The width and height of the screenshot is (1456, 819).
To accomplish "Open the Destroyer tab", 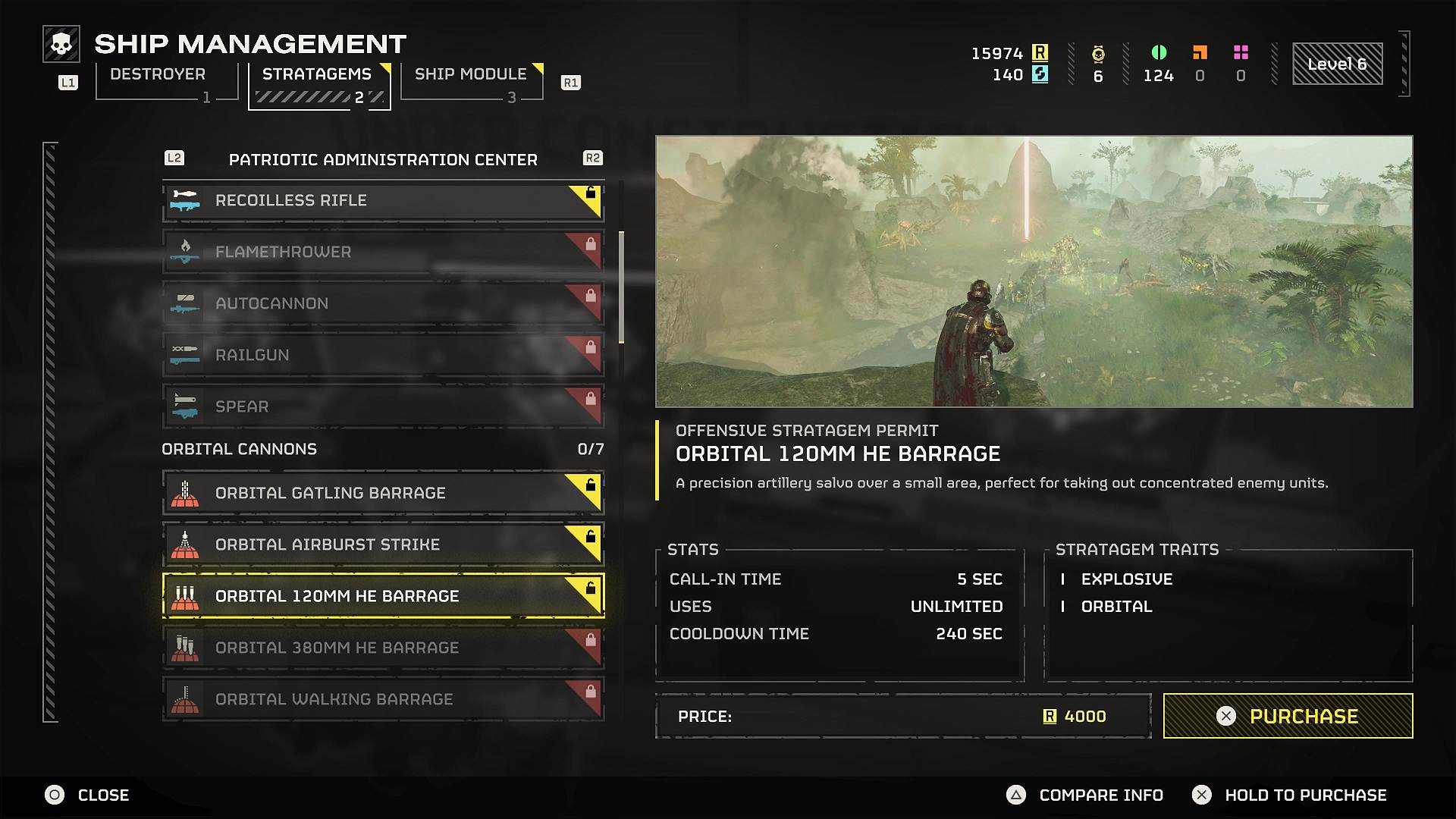I will pos(157,74).
